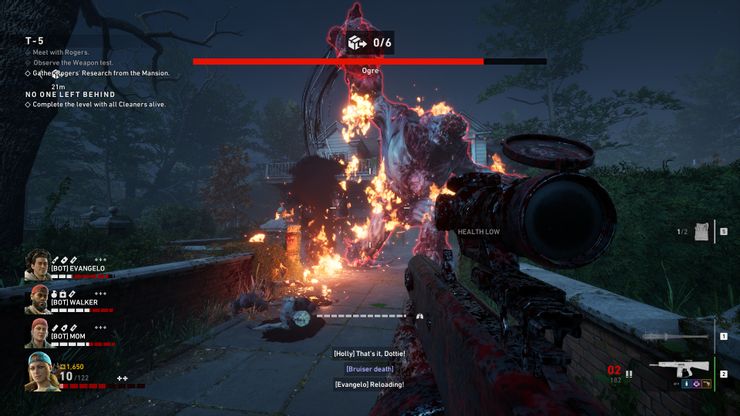The width and height of the screenshot is (740, 416).
Task: Click the Walker bot teammate portrait
Action: 37,299
